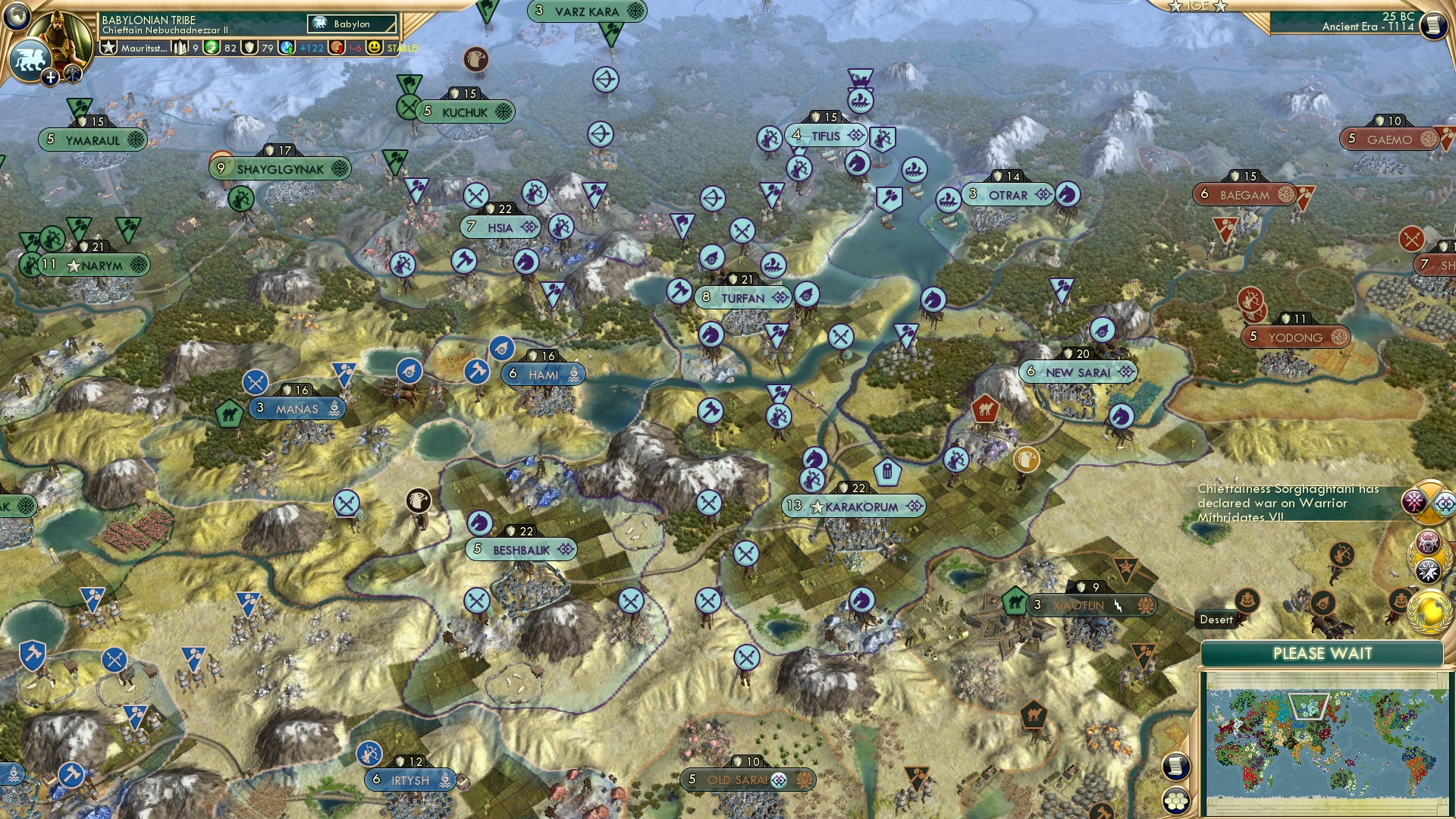Click the PLEASE WAIT banner
The image size is (1456, 819).
tap(1323, 653)
